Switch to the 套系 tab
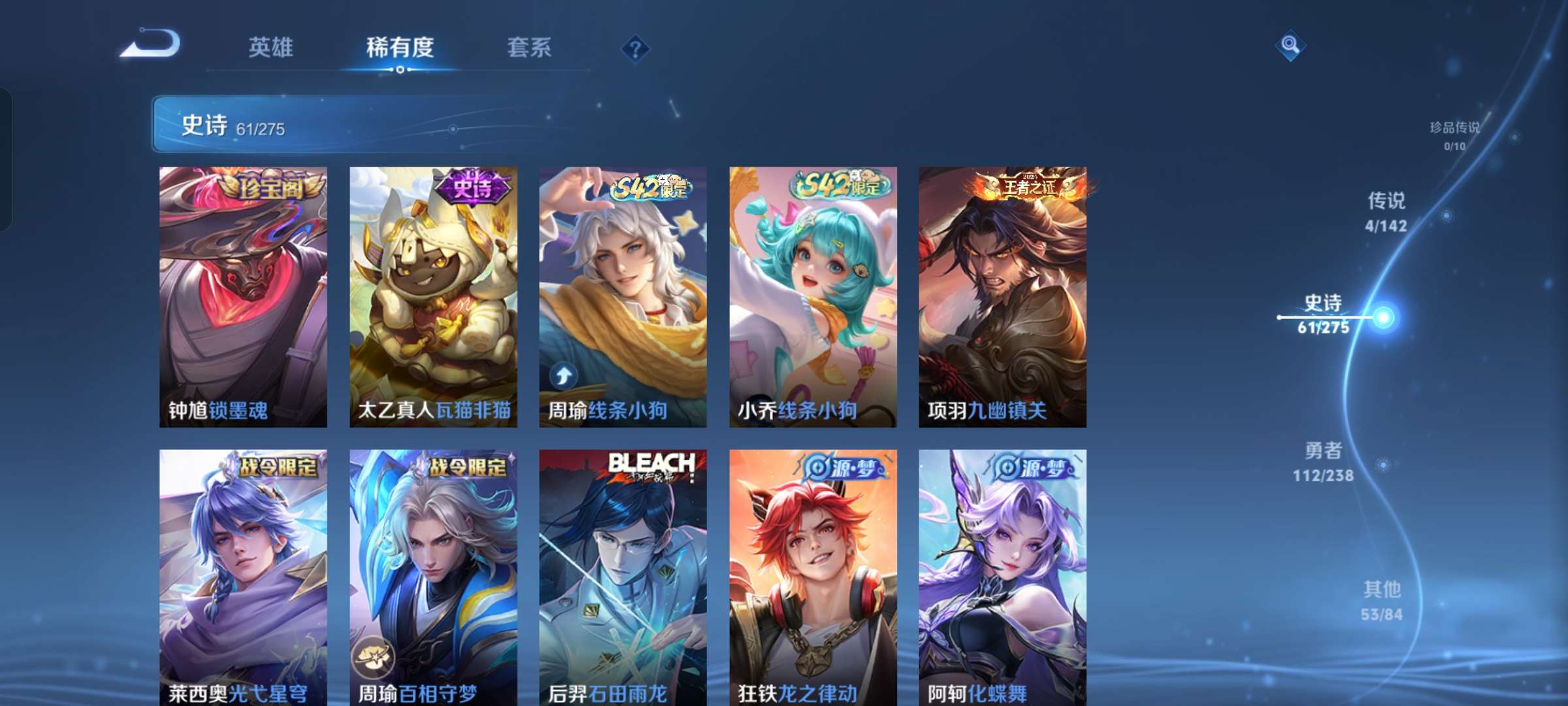This screenshot has width=1568, height=706. (529, 46)
